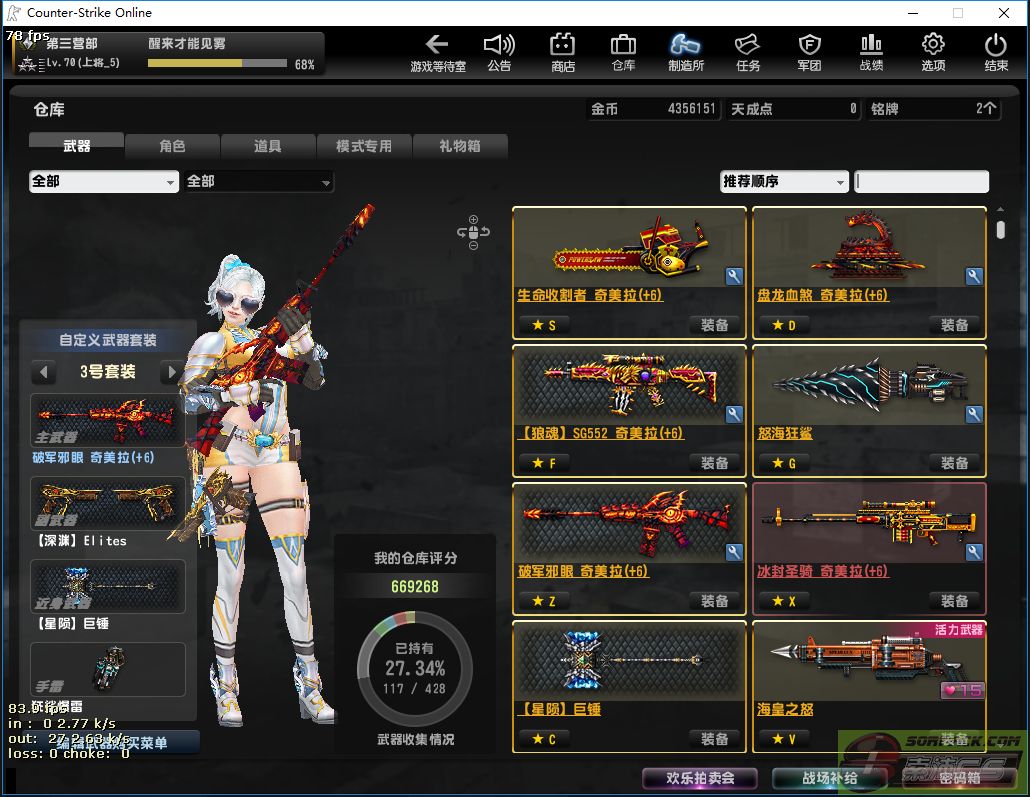1030x797 pixels.
Task: Open the 欢乐拍卖会 auction
Action: click(x=700, y=778)
